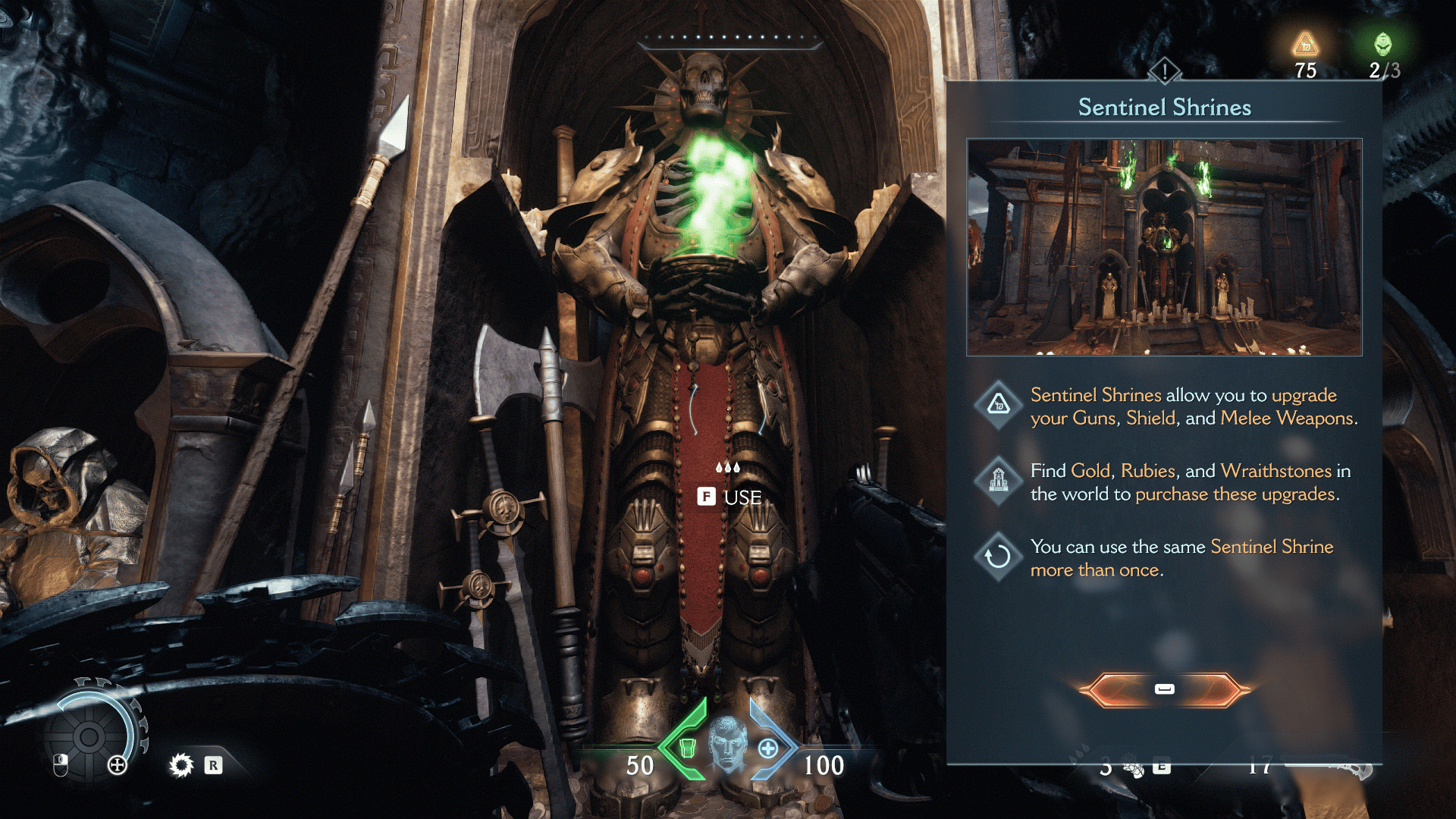The height and width of the screenshot is (819, 1456).
Task: Click the spiked gear ability icon
Action: coord(181,765)
